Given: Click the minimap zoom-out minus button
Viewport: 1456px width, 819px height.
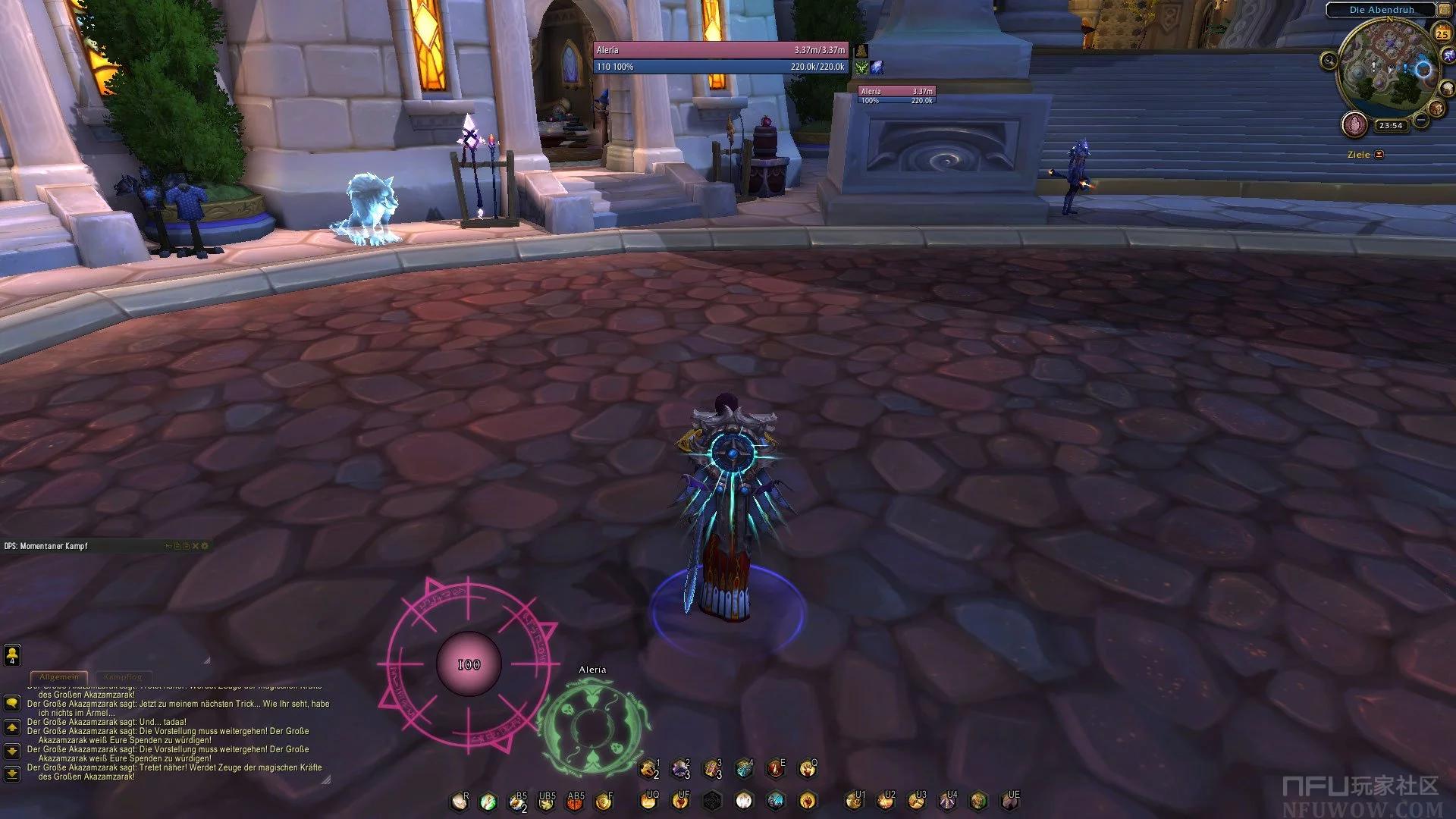Looking at the screenshot, I should pyautogui.click(x=1421, y=121).
